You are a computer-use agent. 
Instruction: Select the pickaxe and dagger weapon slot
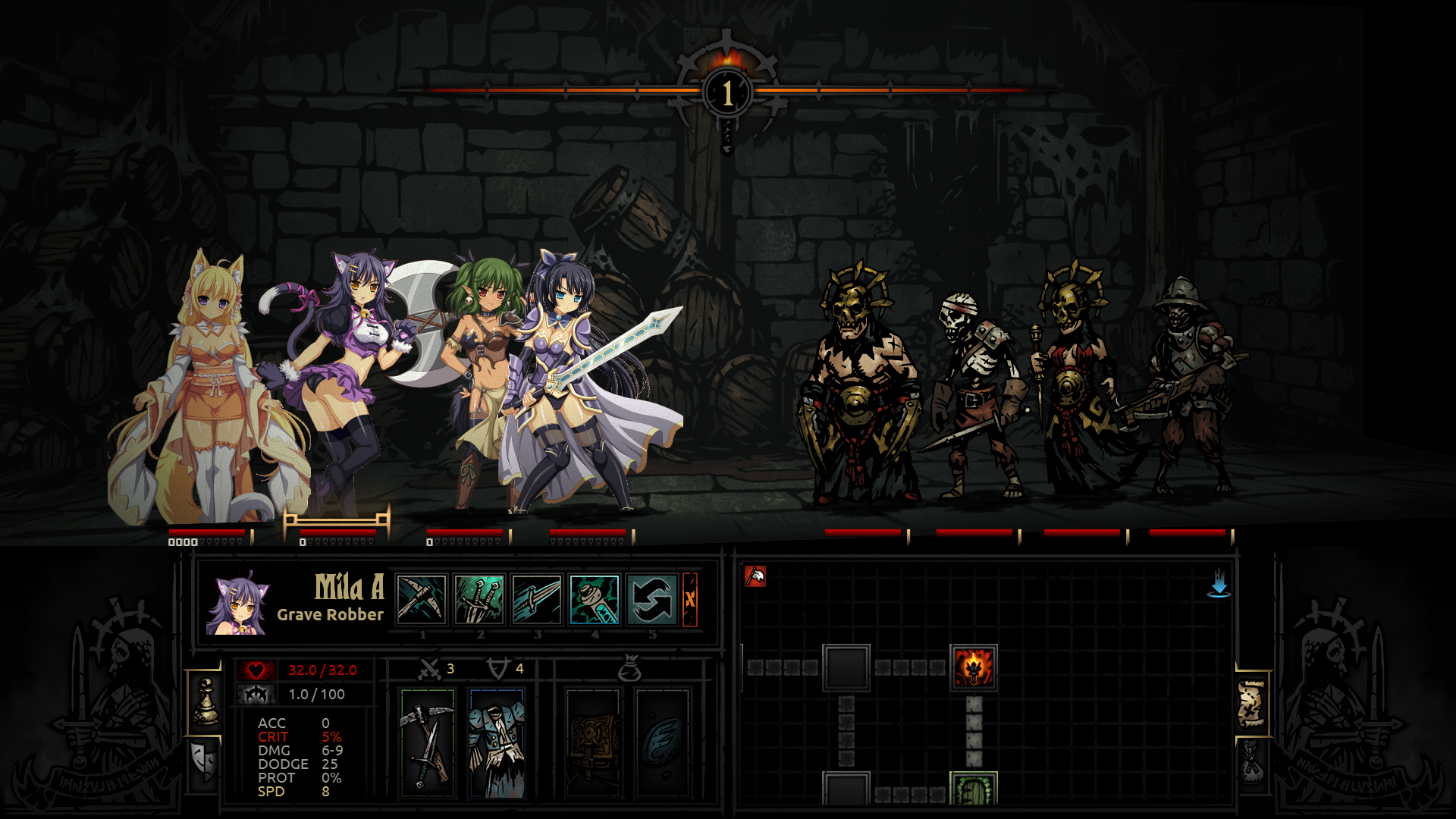tap(428, 743)
